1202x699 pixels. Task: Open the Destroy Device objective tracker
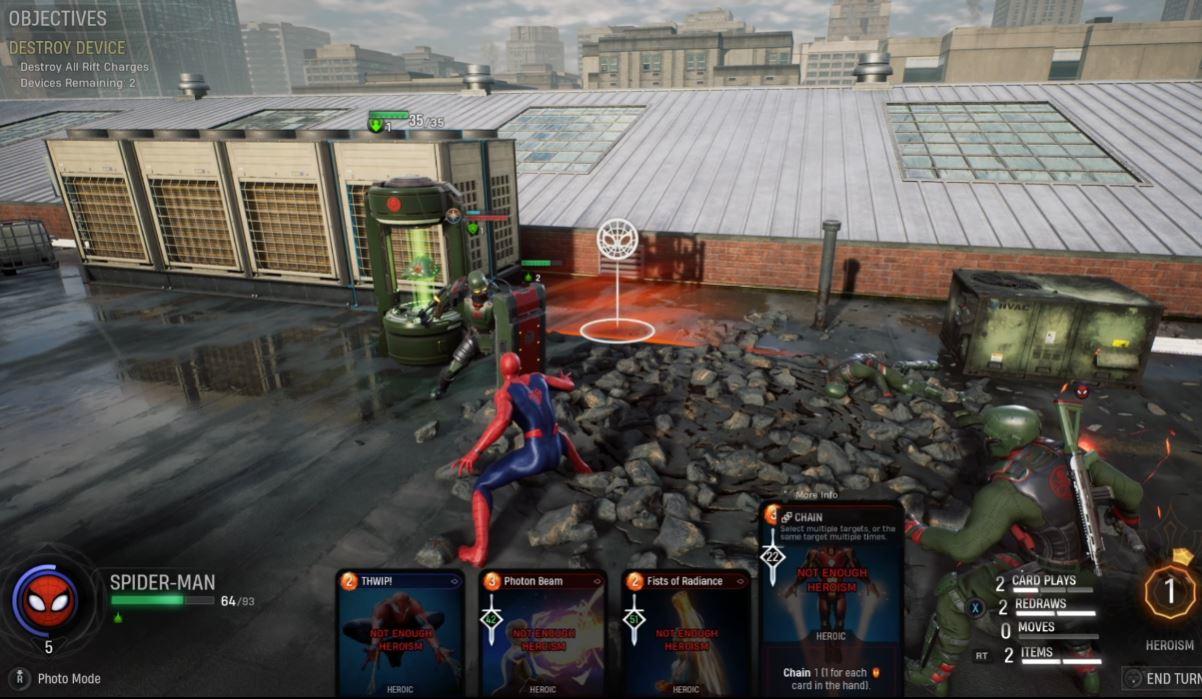tap(67, 48)
